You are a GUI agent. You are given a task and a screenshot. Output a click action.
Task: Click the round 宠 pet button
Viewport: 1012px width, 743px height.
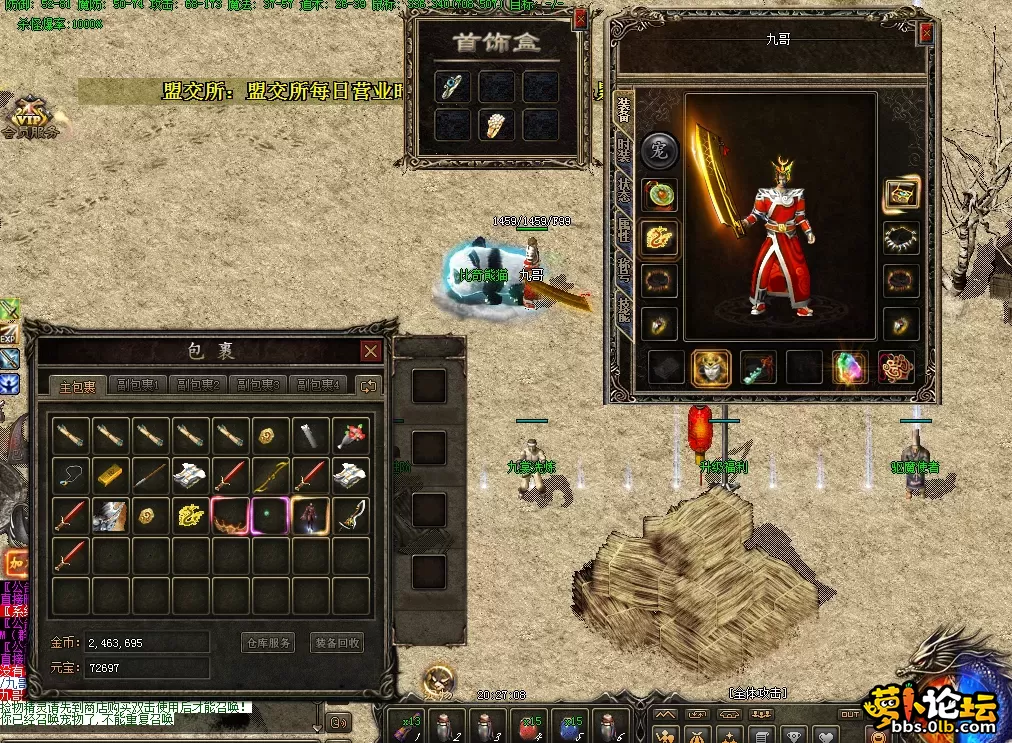tap(660, 151)
